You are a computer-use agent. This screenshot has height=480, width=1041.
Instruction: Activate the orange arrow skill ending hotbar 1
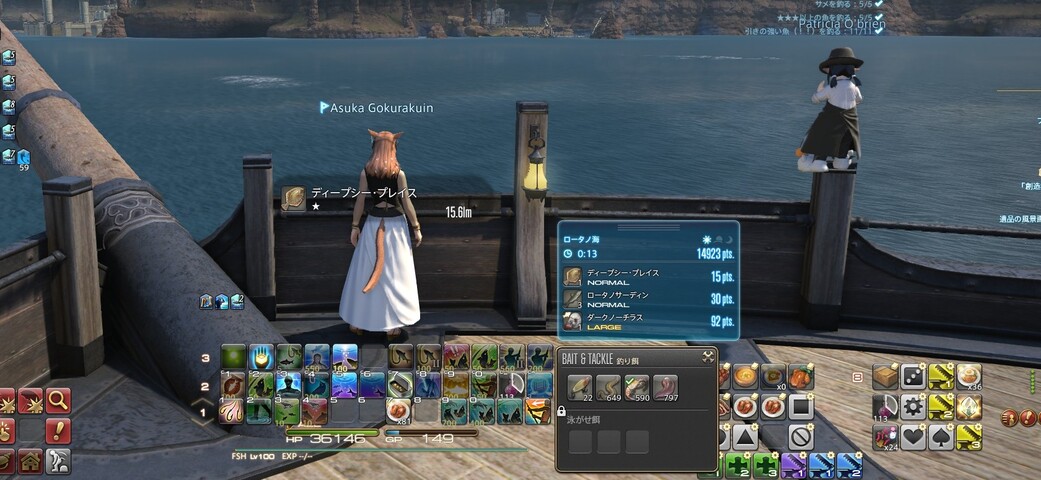point(537,410)
